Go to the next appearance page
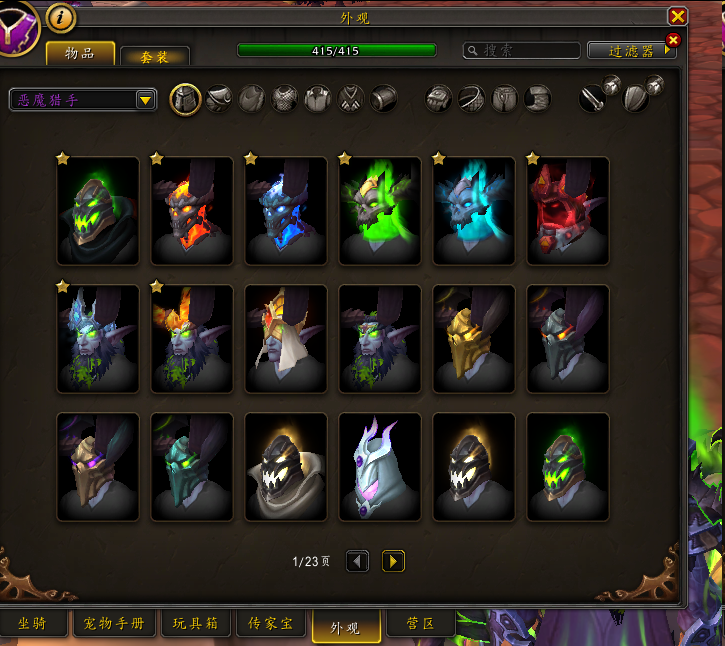Viewport: 725px width, 646px height. pyautogui.click(x=393, y=561)
